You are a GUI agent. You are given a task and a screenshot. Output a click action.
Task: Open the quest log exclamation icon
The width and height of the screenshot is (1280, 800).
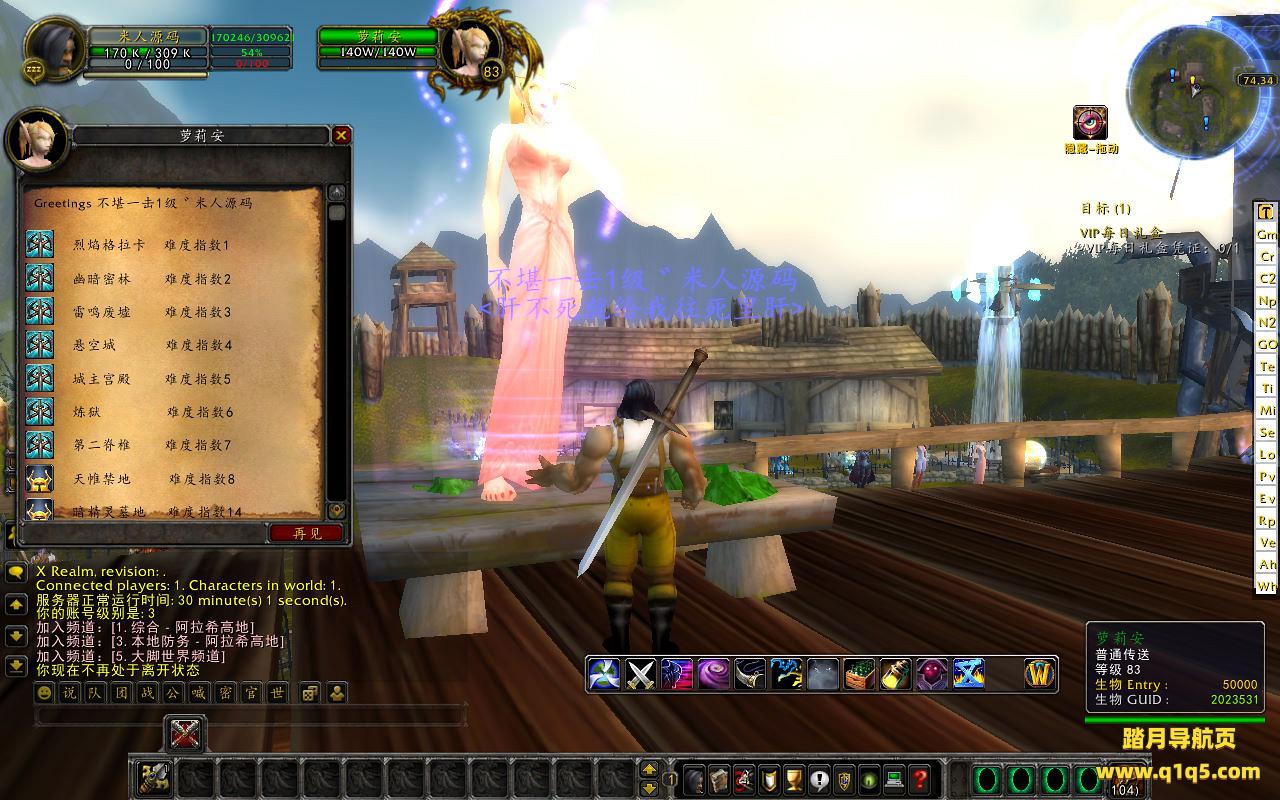point(820,778)
